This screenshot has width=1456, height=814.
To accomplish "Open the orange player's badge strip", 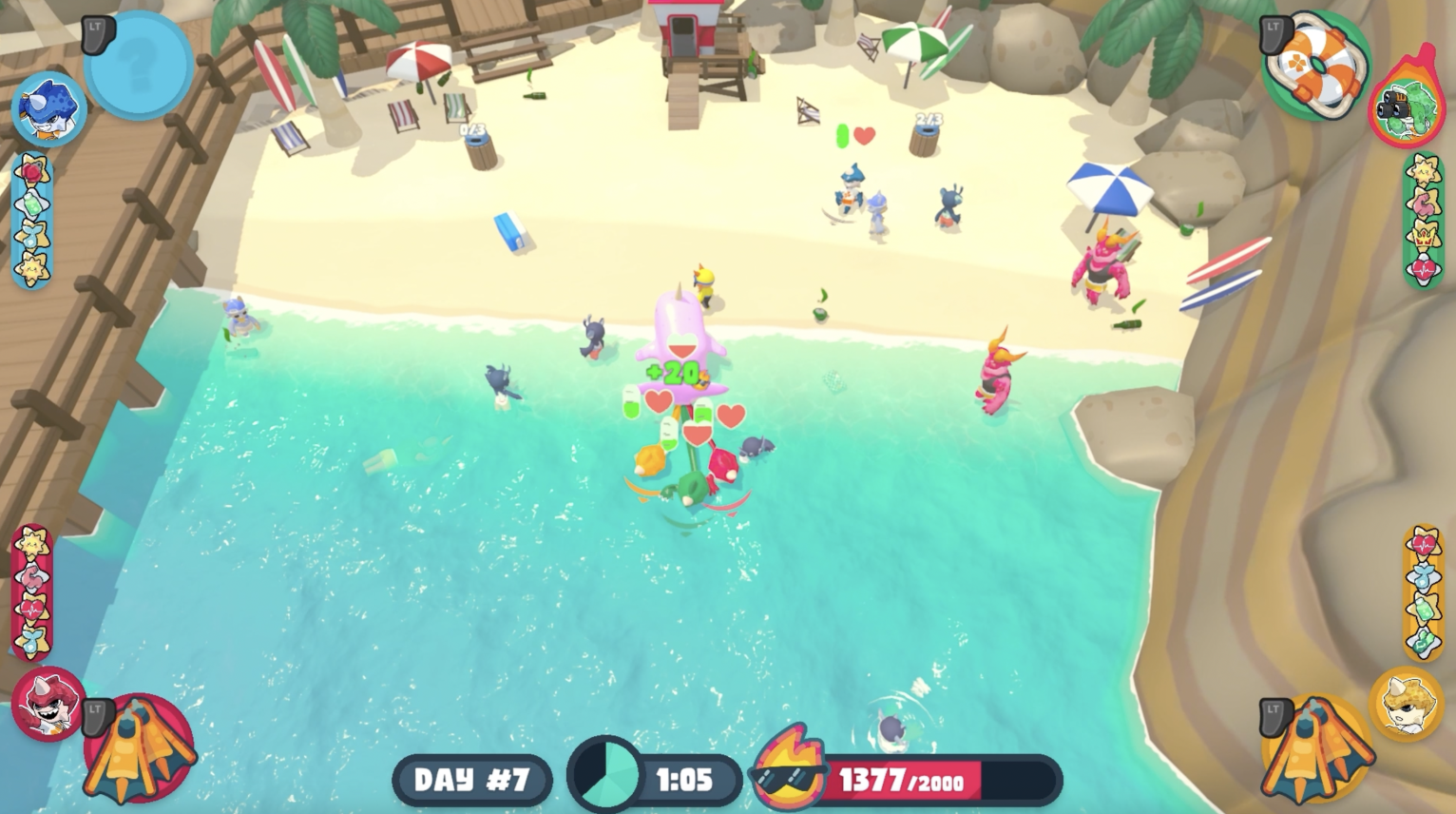I will coord(1423,591).
